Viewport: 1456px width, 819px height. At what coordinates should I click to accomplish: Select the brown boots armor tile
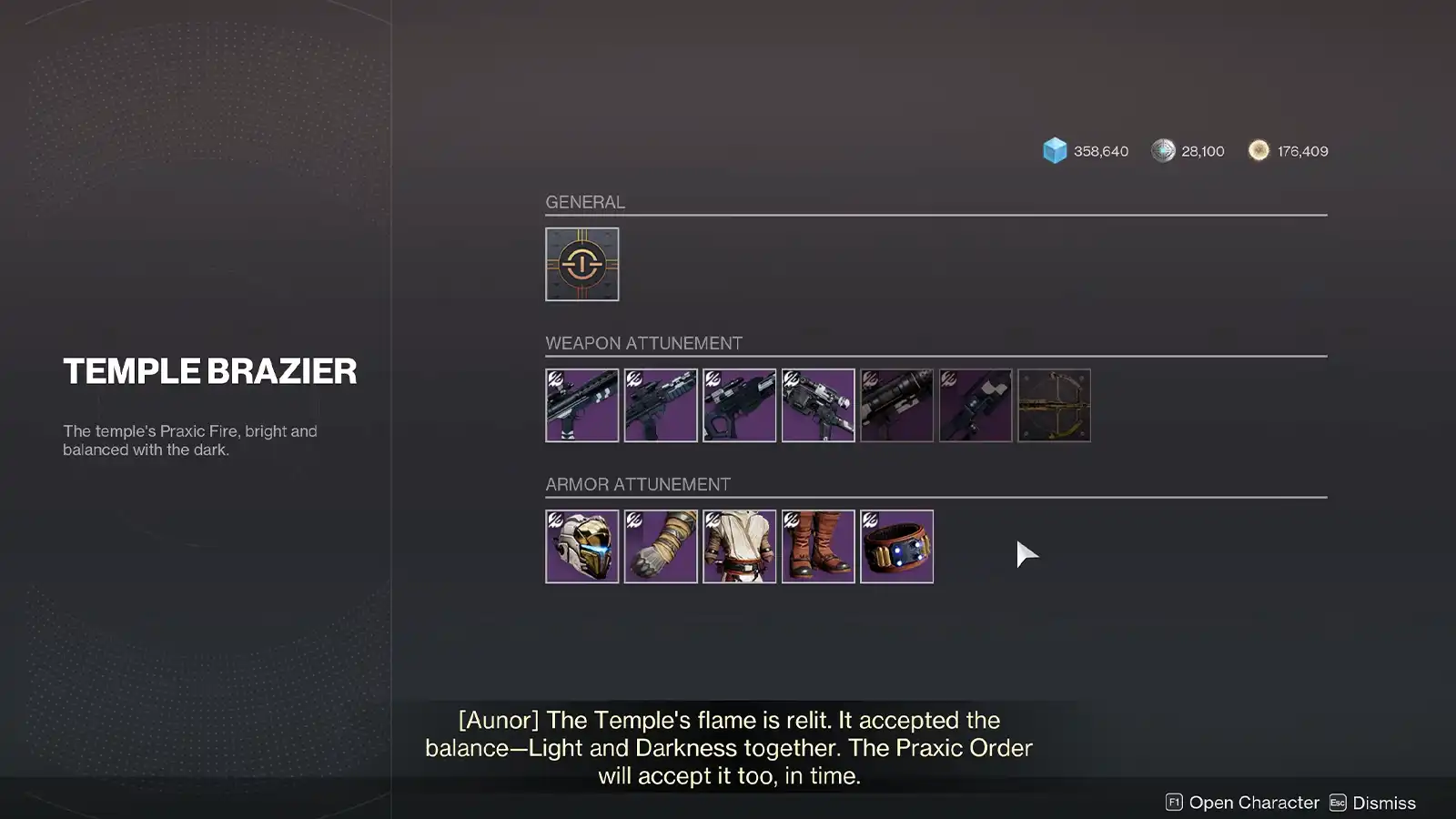click(x=818, y=546)
